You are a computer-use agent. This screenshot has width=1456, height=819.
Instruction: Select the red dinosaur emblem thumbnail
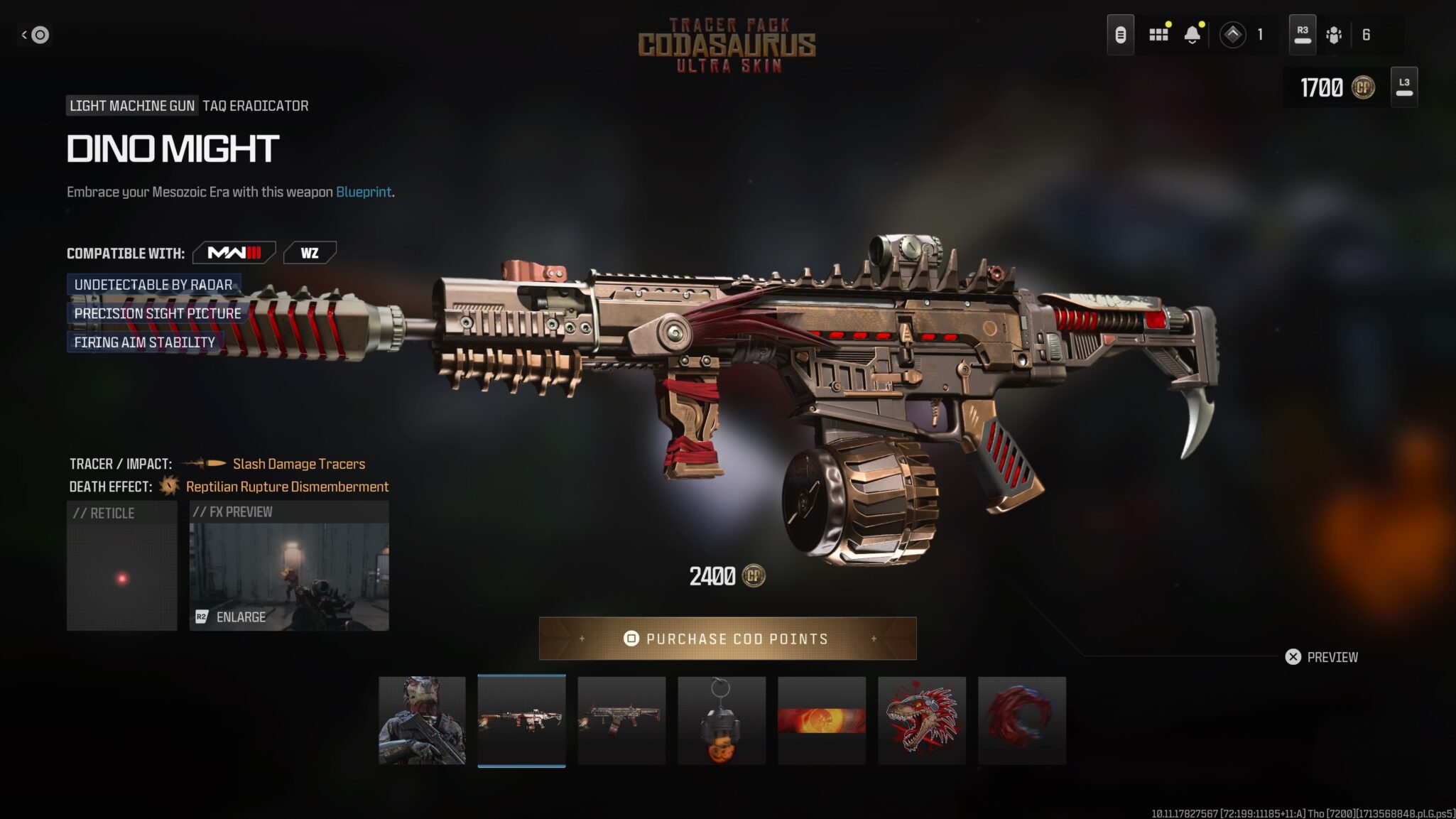pyautogui.click(x=922, y=720)
